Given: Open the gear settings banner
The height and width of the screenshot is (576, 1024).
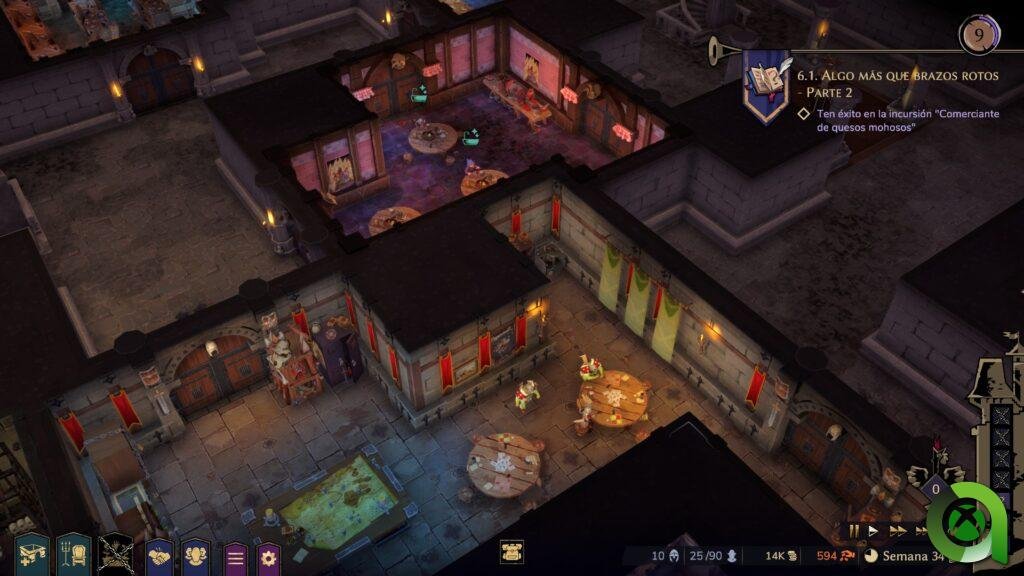Looking at the screenshot, I should pos(269,558).
